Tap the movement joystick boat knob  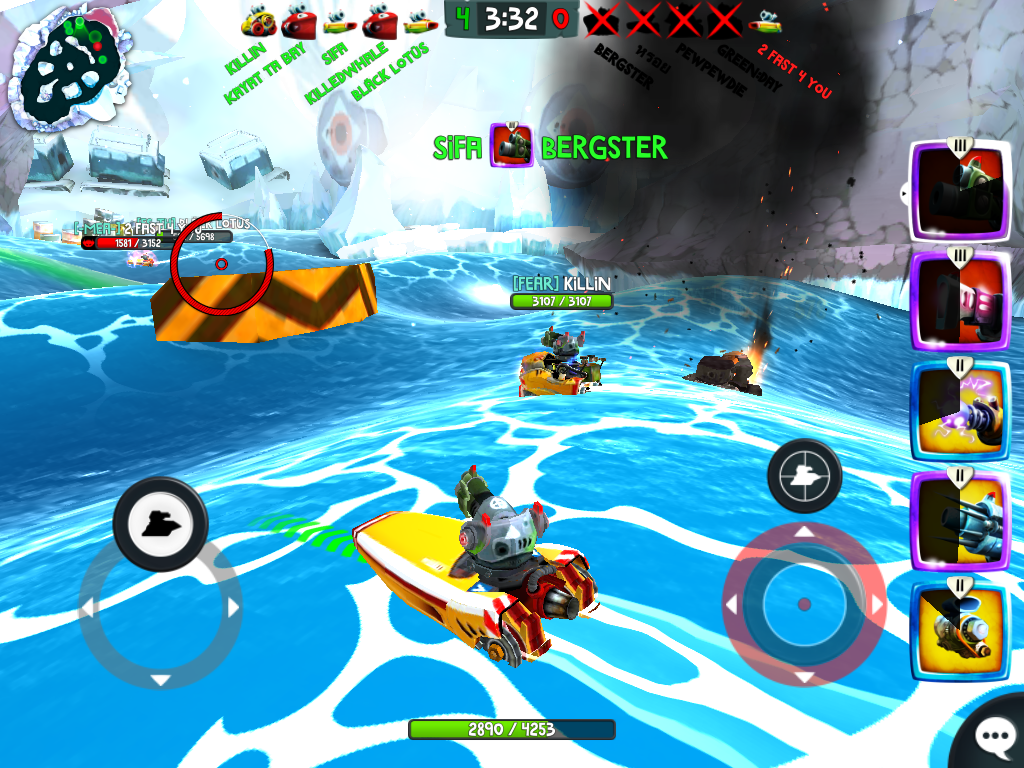pos(160,524)
